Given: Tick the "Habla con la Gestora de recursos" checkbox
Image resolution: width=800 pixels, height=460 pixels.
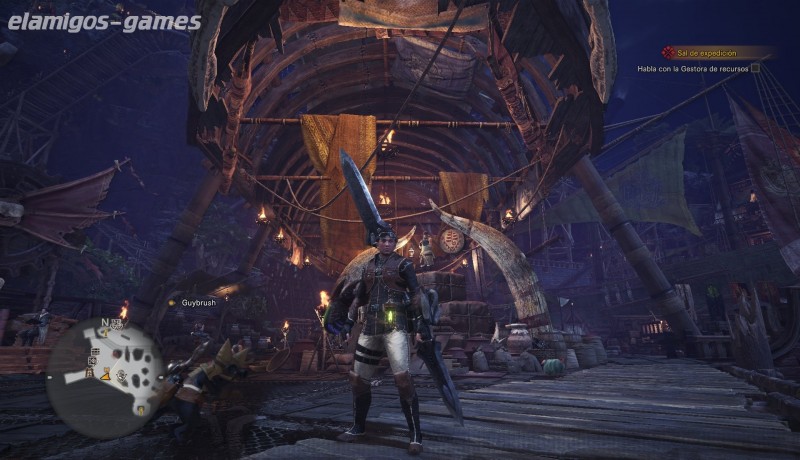Looking at the screenshot, I should coord(755,68).
